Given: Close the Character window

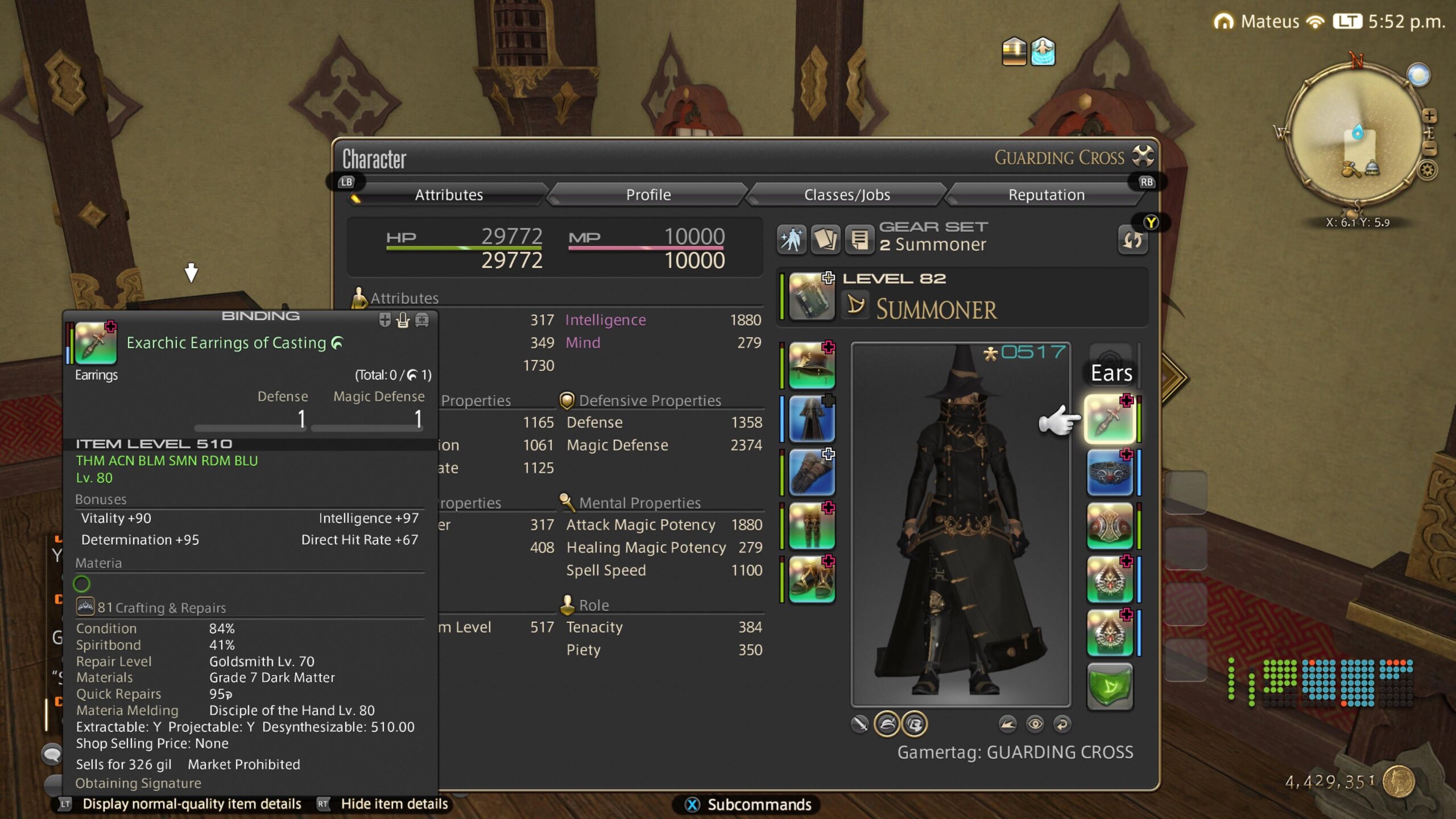Looking at the screenshot, I should pyautogui.click(x=1143, y=156).
